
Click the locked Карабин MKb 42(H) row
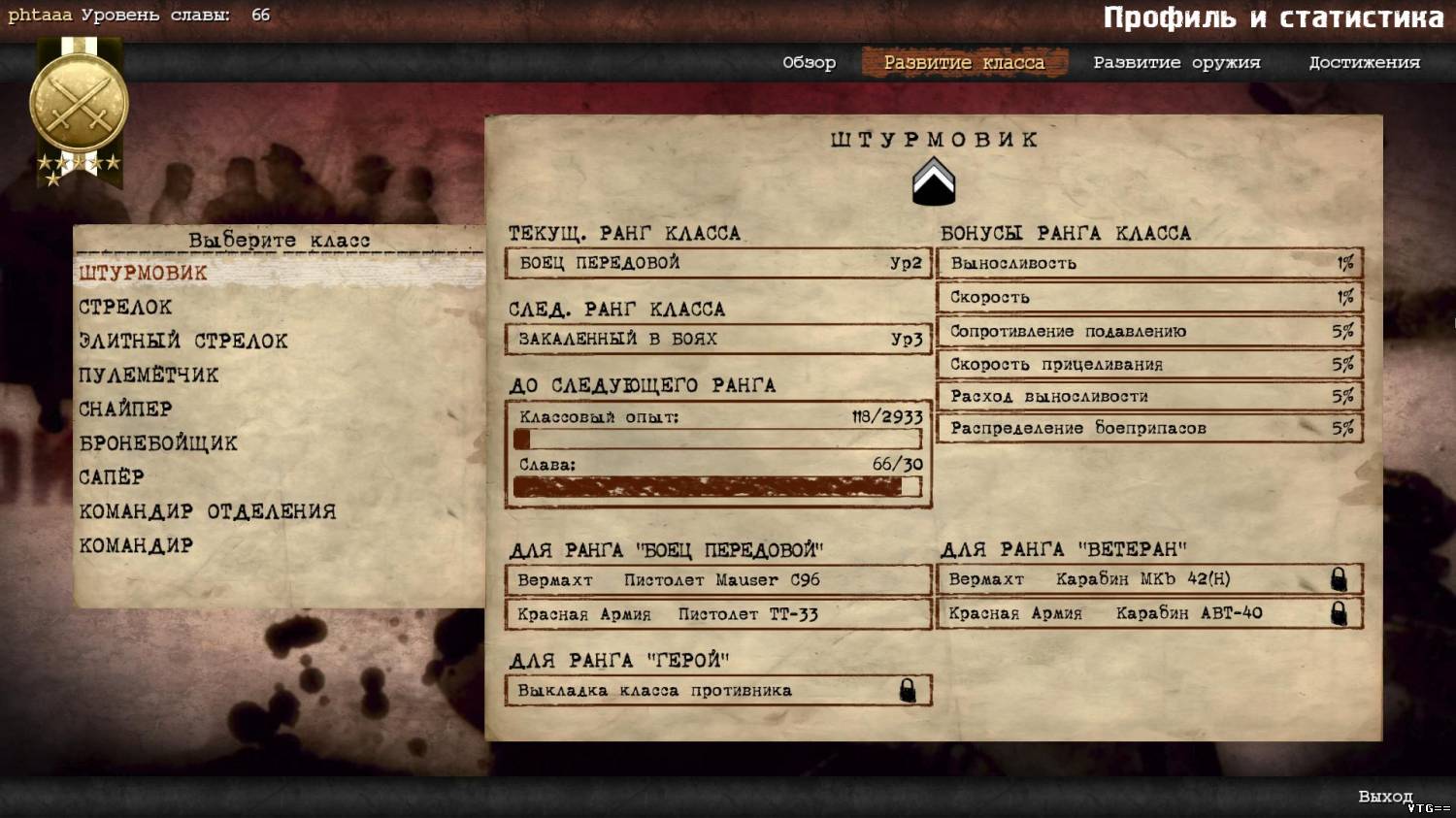coord(1149,579)
